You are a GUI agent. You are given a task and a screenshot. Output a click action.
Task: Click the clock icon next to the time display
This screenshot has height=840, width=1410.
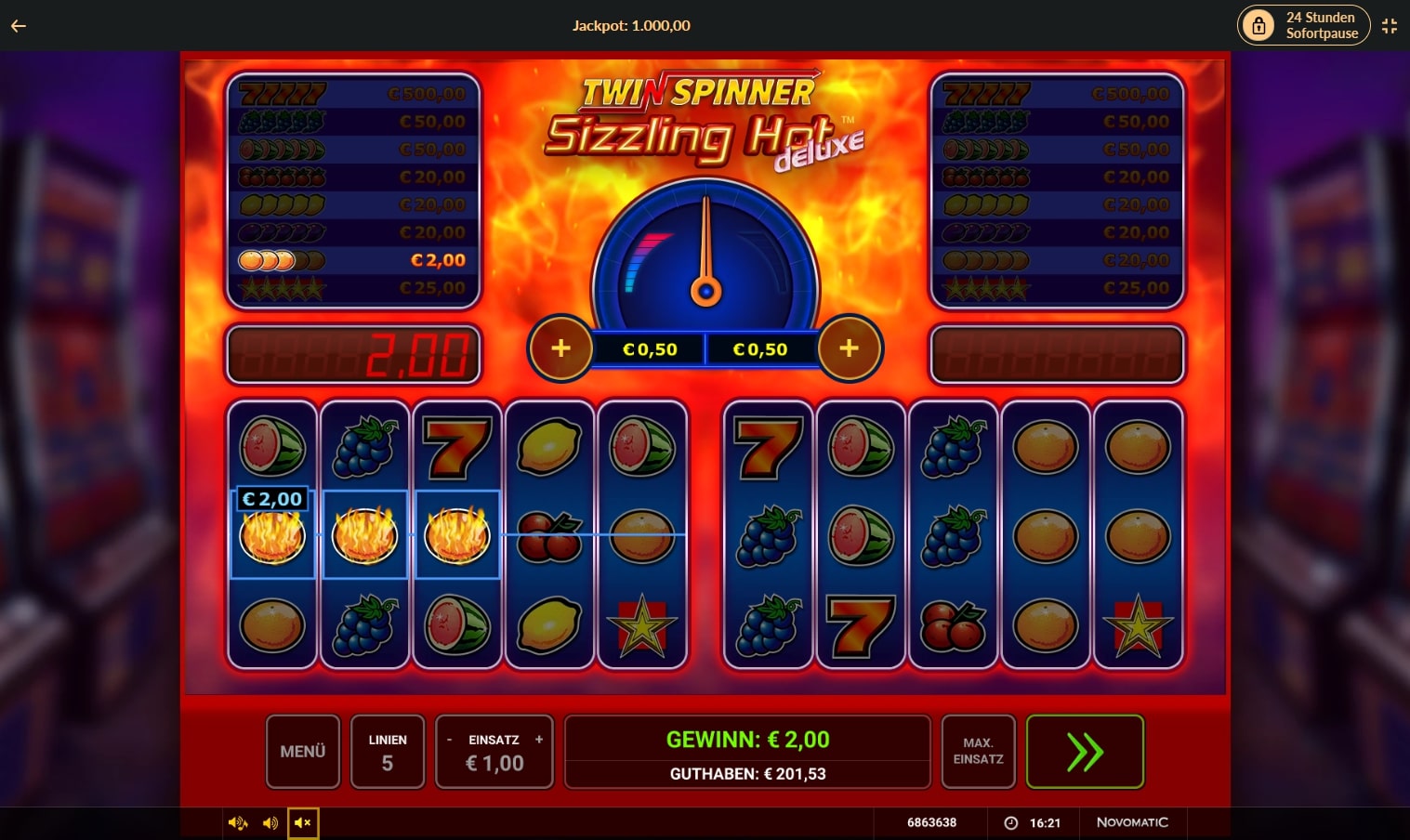(x=1010, y=822)
